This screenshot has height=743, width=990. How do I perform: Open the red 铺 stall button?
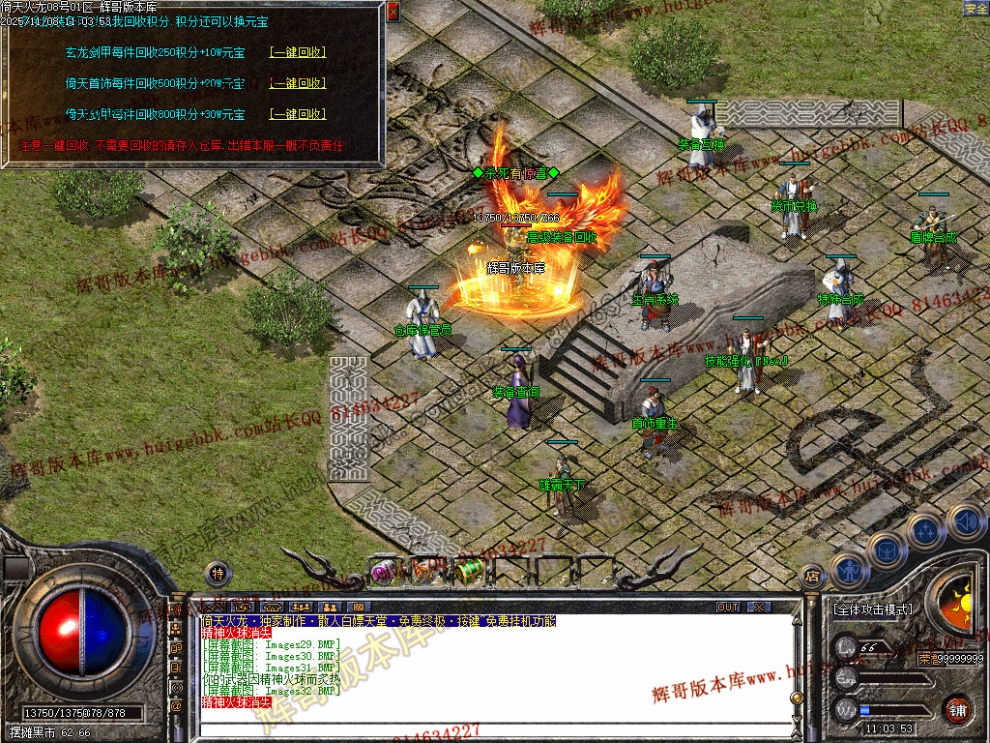pyautogui.click(x=957, y=711)
